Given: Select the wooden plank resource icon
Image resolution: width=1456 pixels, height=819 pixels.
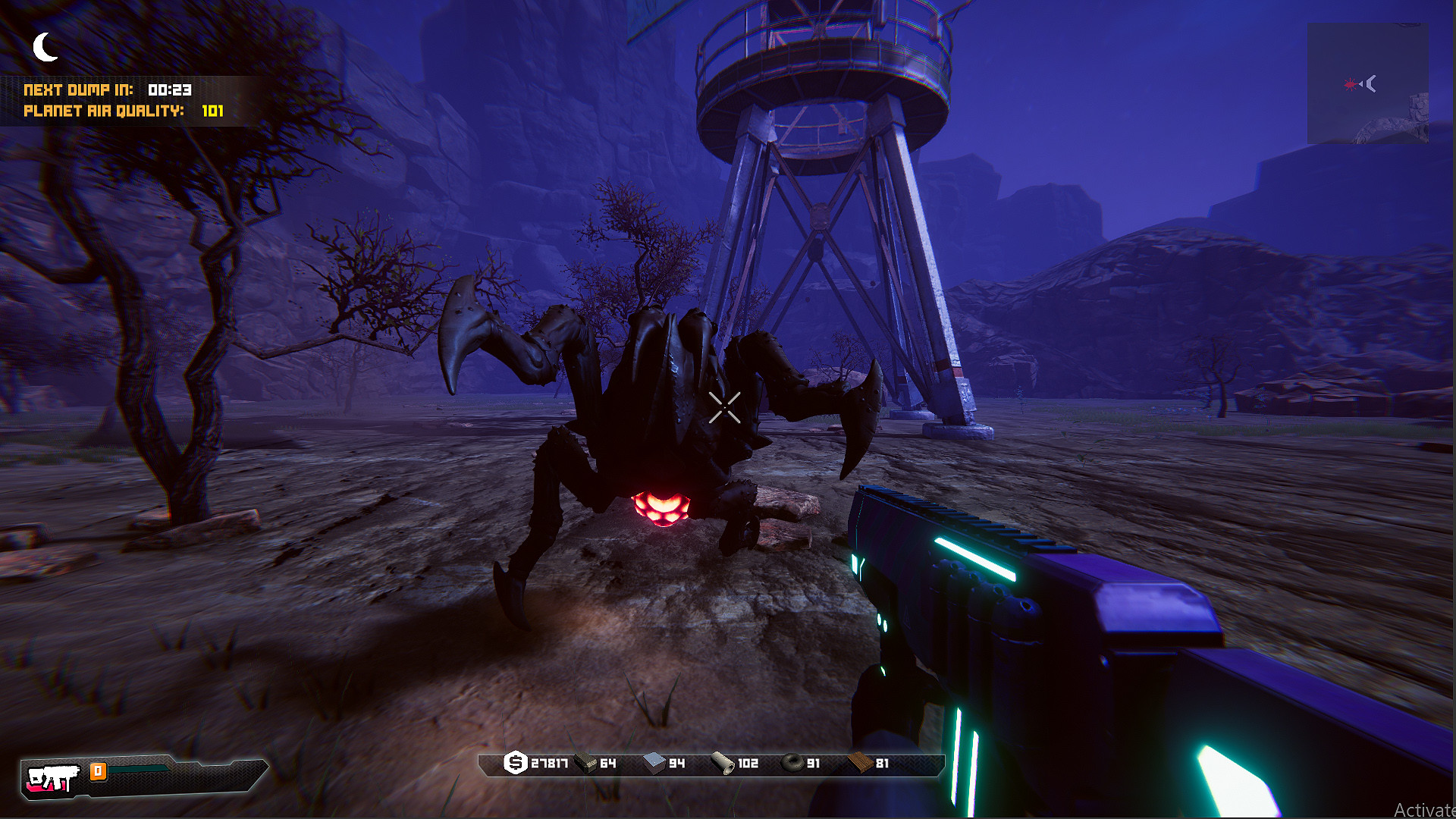Looking at the screenshot, I should [x=861, y=764].
